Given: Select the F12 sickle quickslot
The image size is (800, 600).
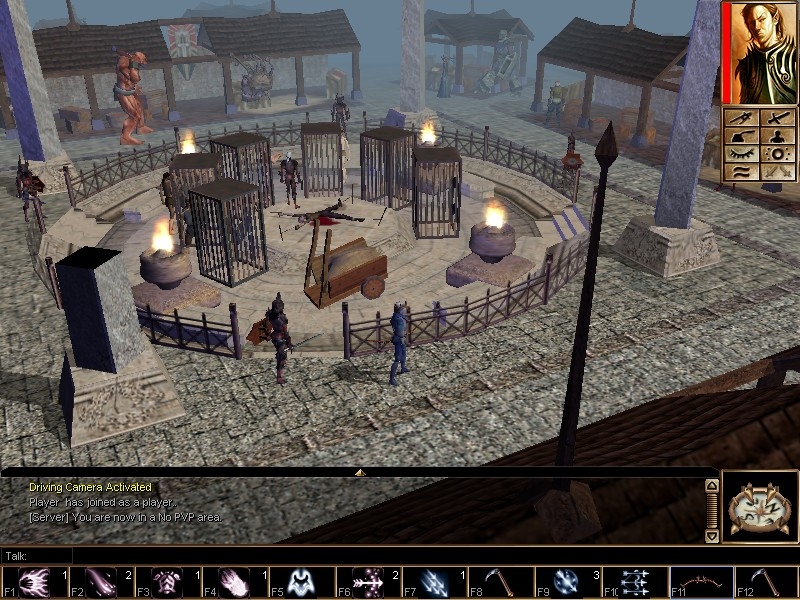Looking at the screenshot, I should (766, 582).
